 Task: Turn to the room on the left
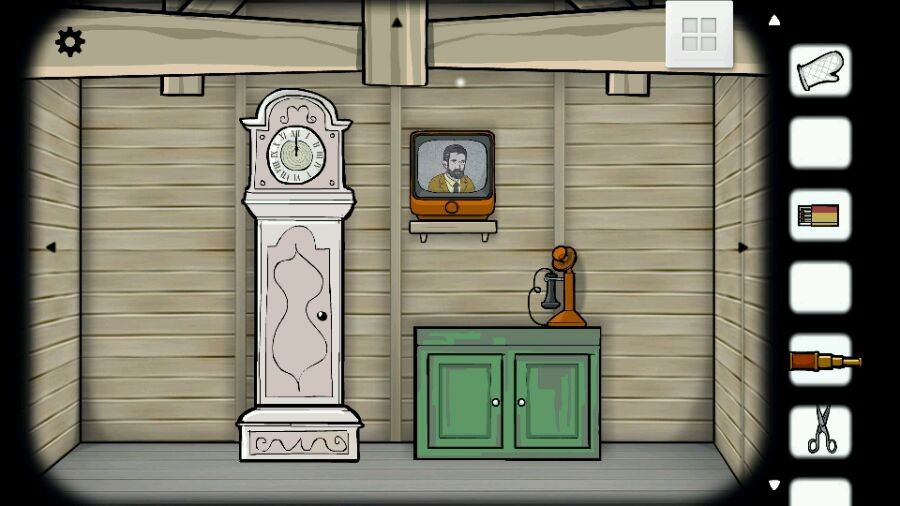point(50,247)
